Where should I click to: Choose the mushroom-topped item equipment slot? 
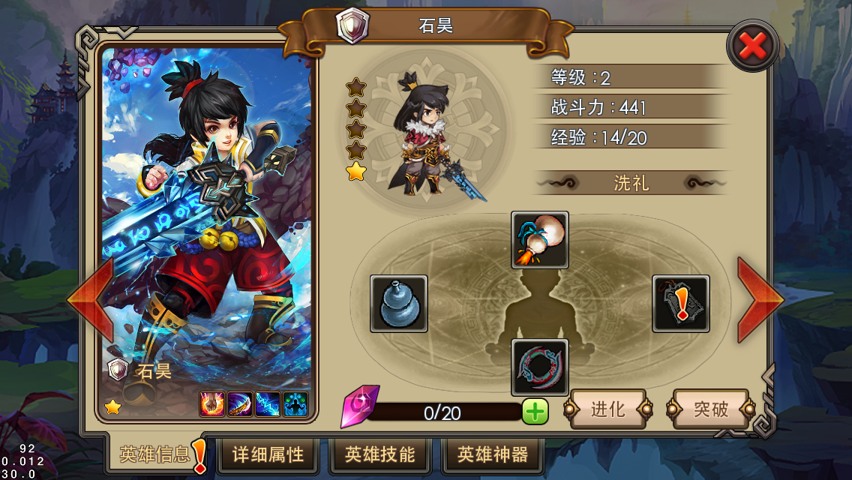click(x=540, y=240)
